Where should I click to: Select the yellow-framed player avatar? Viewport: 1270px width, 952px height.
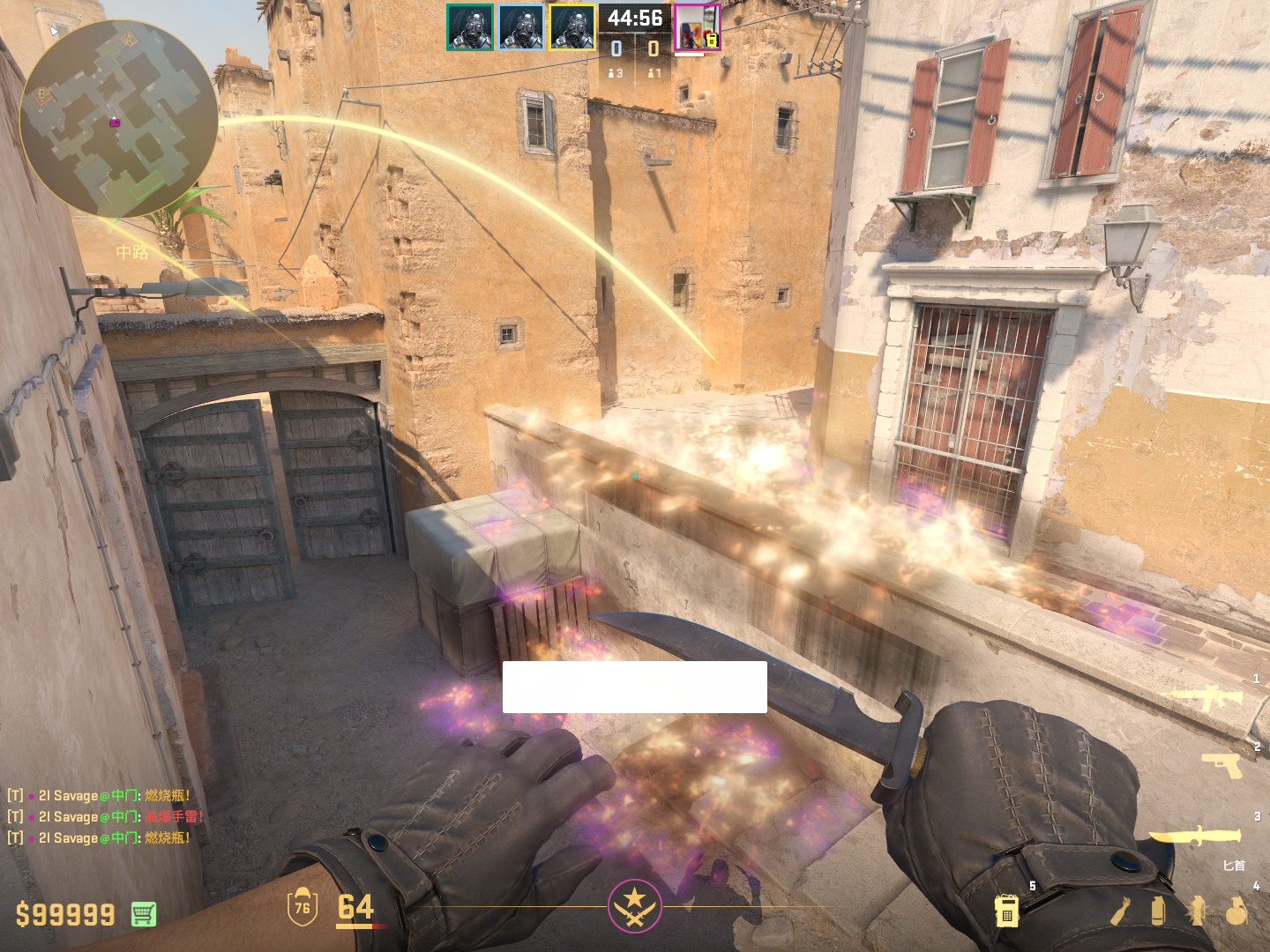(x=572, y=27)
